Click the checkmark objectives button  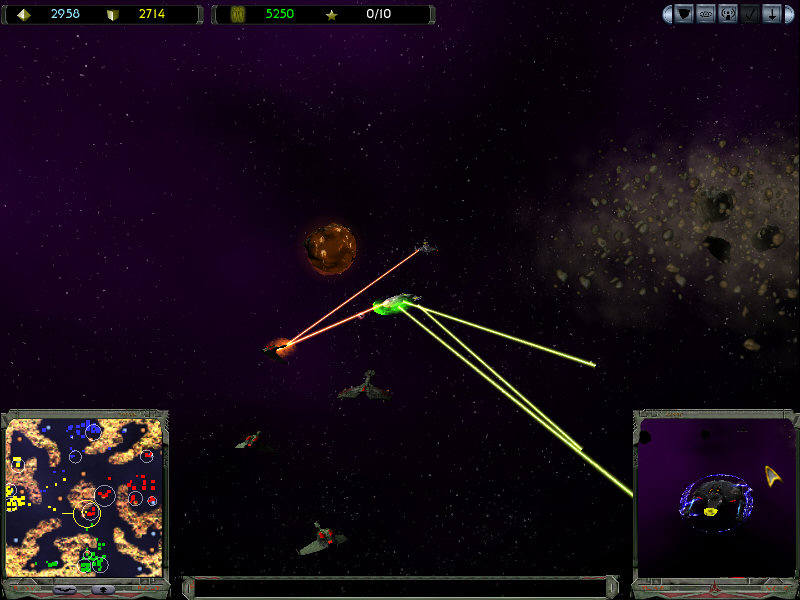750,14
